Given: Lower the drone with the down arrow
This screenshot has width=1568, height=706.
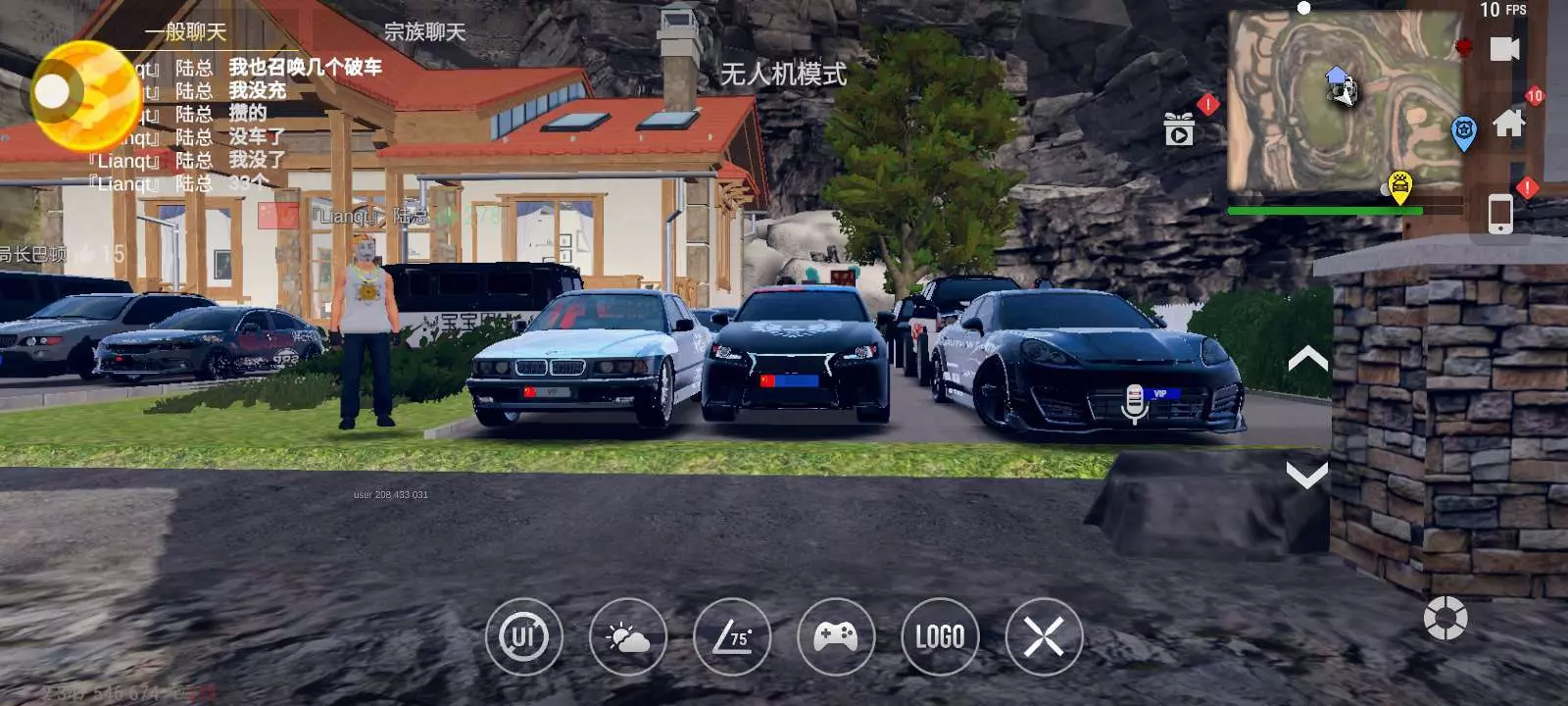Looking at the screenshot, I should click(x=1307, y=476).
